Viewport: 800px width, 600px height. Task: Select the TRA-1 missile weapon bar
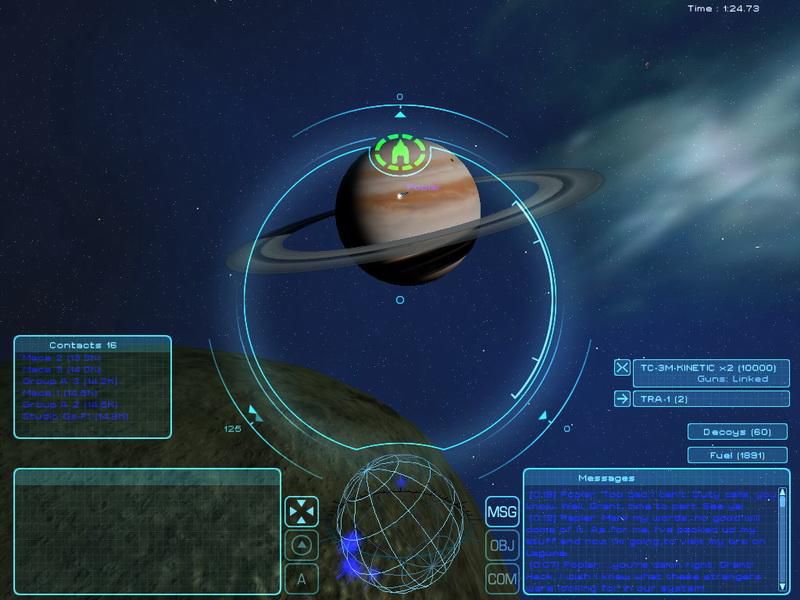tap(712, 399)
